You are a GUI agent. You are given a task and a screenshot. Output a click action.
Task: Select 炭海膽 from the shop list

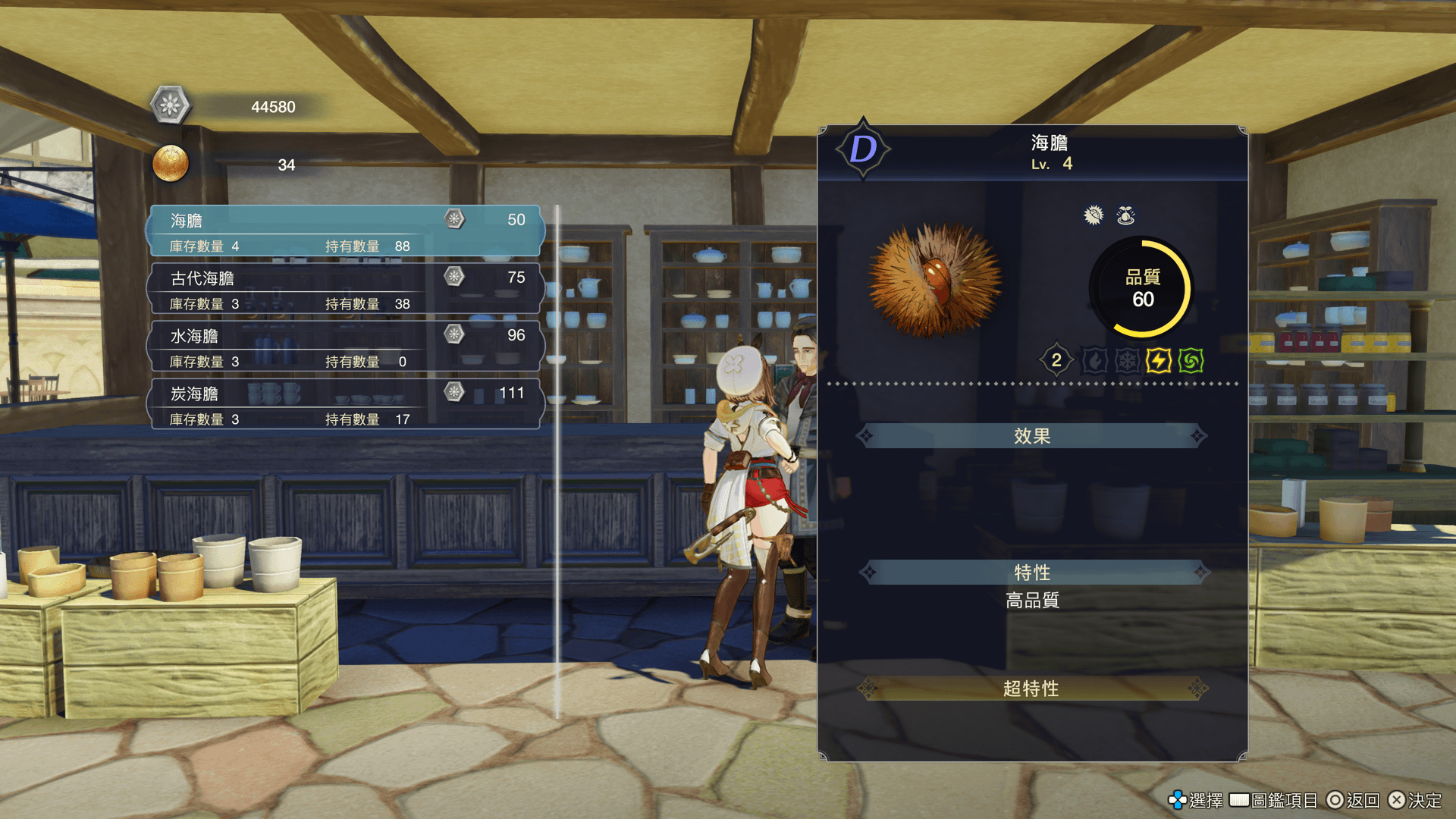pyautogui.click(x=345, y=404)
